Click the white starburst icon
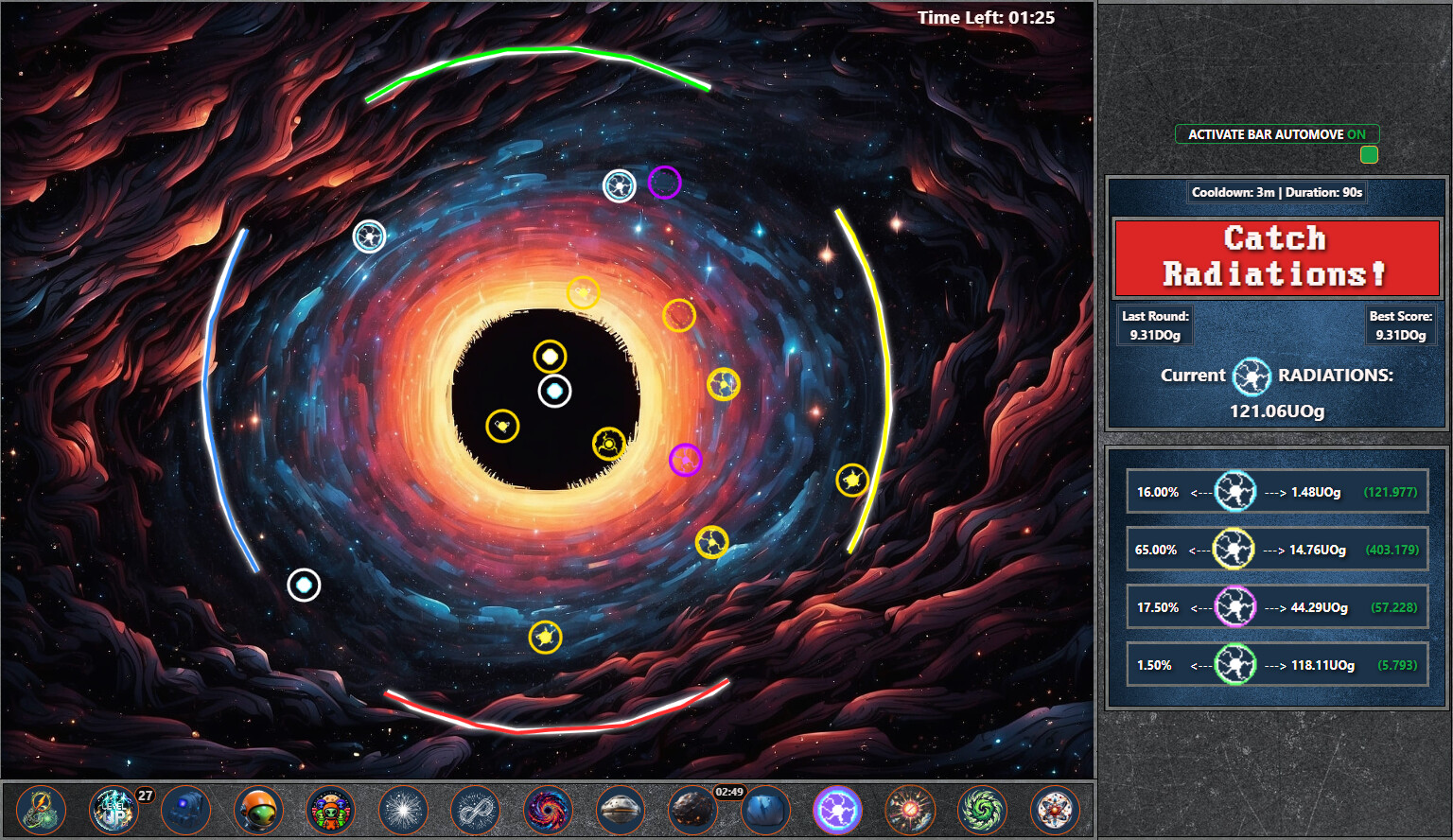The image size is (1453, 840). [x=404, y=810]
